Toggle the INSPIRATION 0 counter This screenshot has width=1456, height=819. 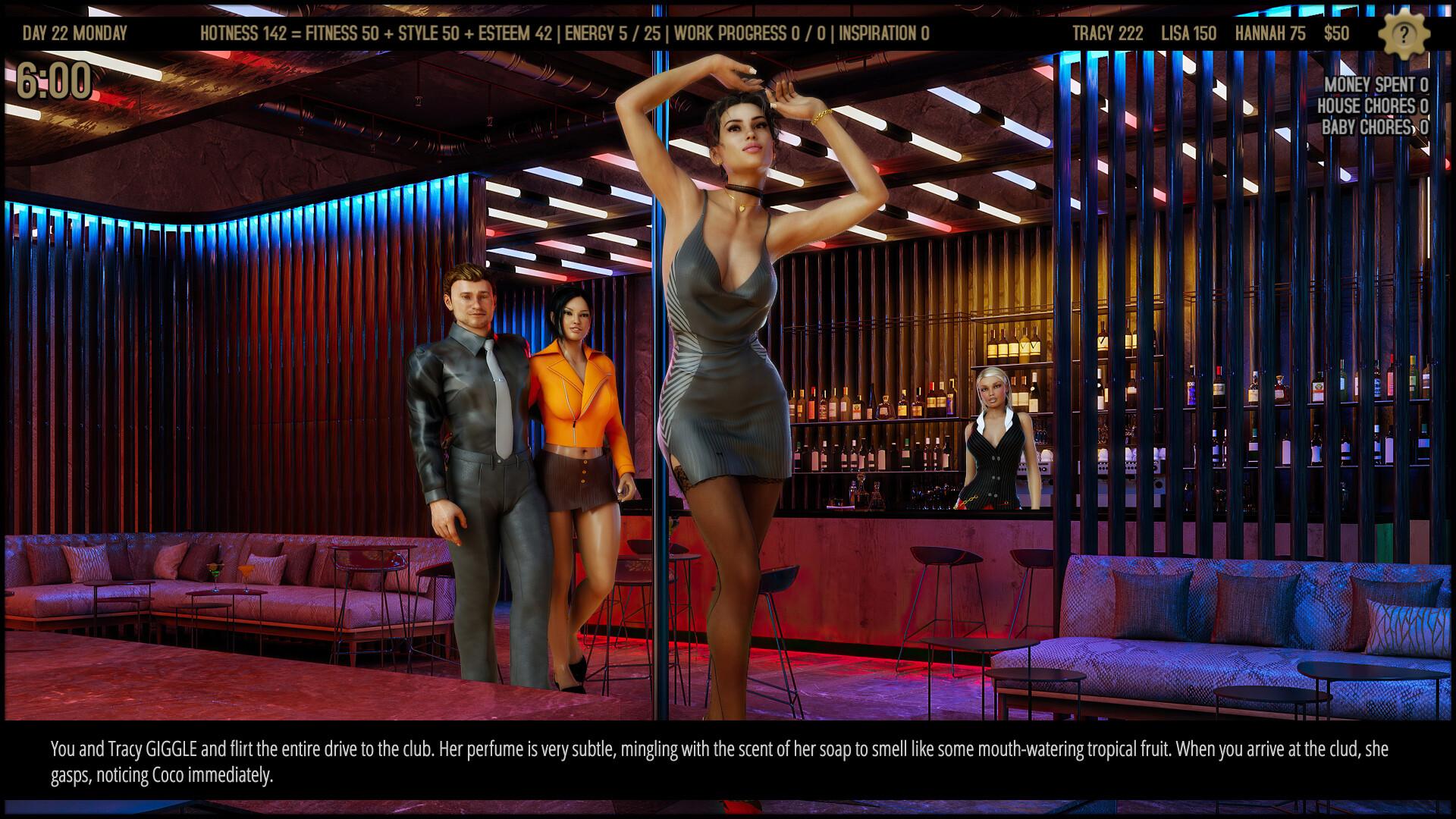coord(884,33)
